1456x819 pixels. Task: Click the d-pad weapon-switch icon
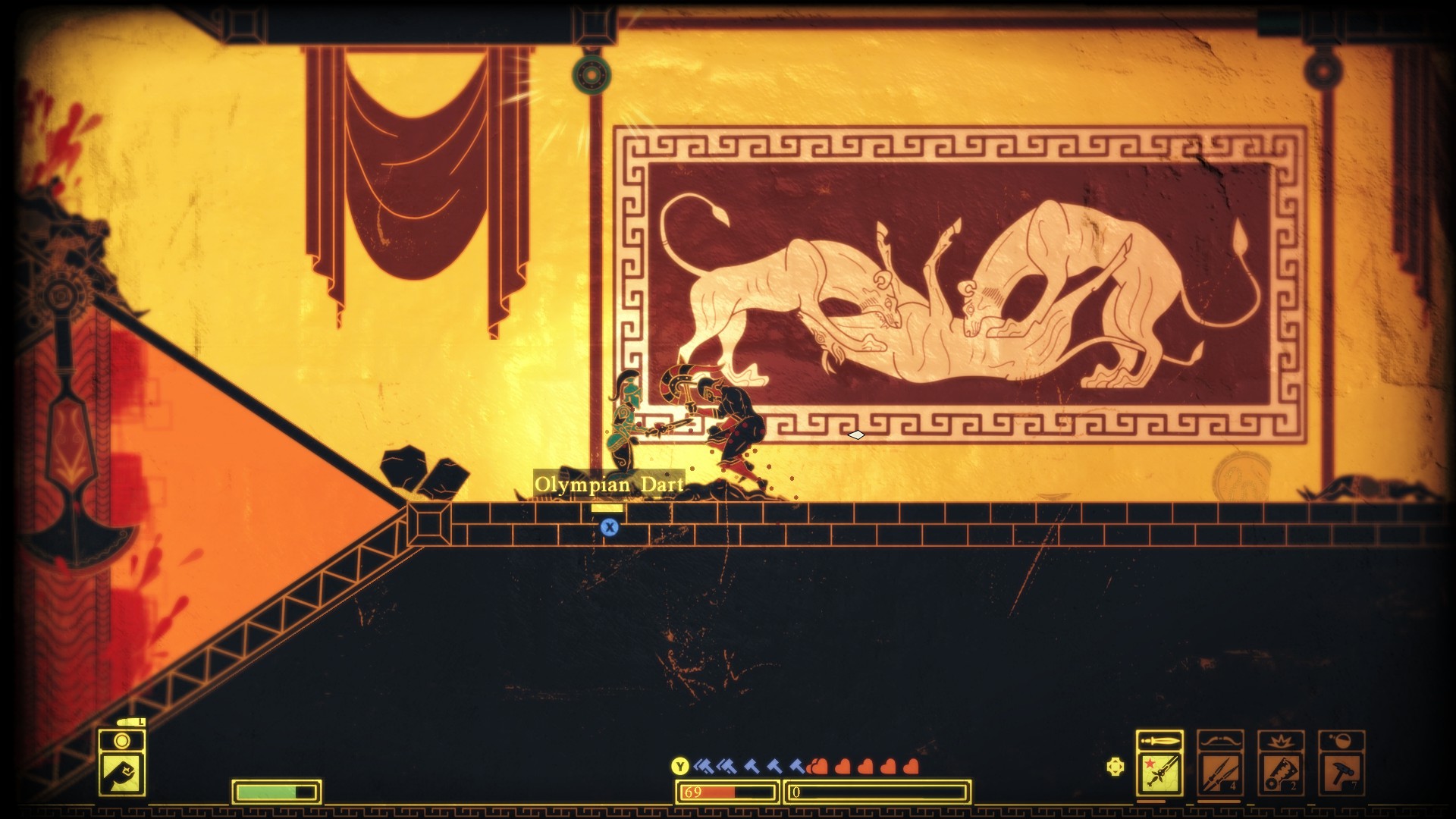point(1116,765)
